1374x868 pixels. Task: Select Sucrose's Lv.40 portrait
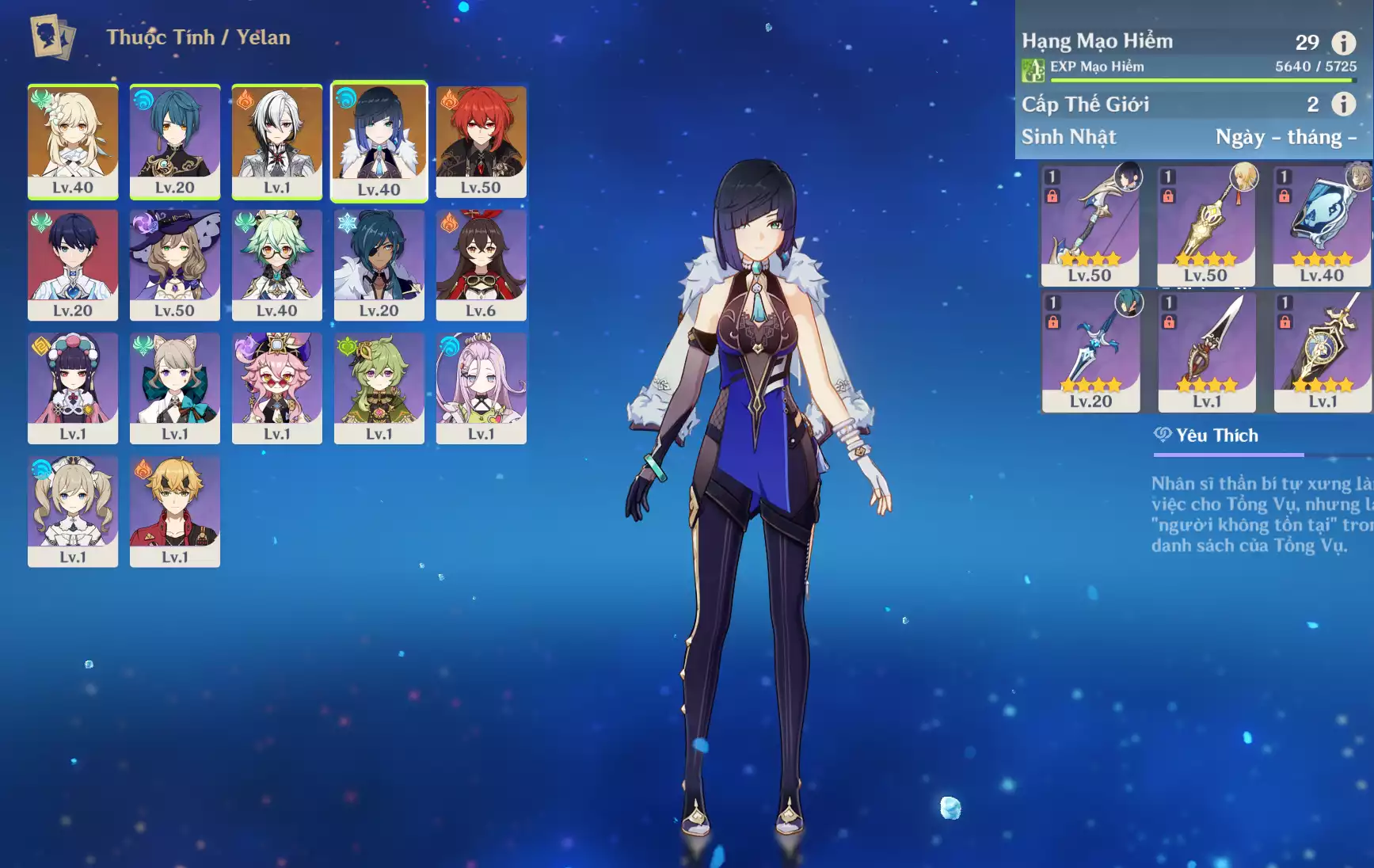(276, 265)
